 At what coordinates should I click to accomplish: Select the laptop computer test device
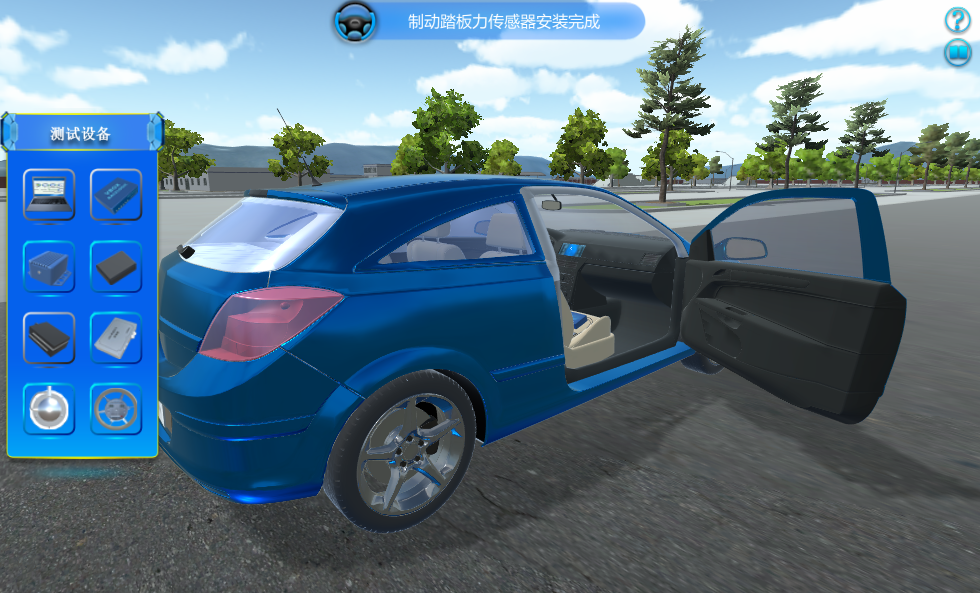49,194
